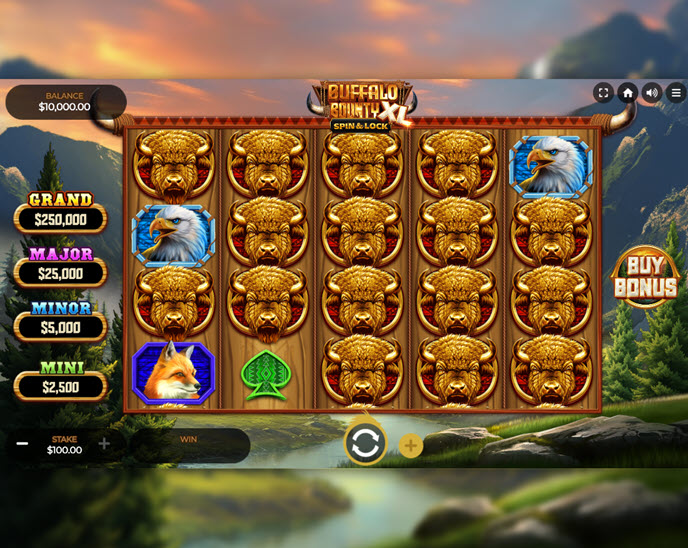
Task: Spin the reels with the circular arrow button
Action: [x=365, y=443]
